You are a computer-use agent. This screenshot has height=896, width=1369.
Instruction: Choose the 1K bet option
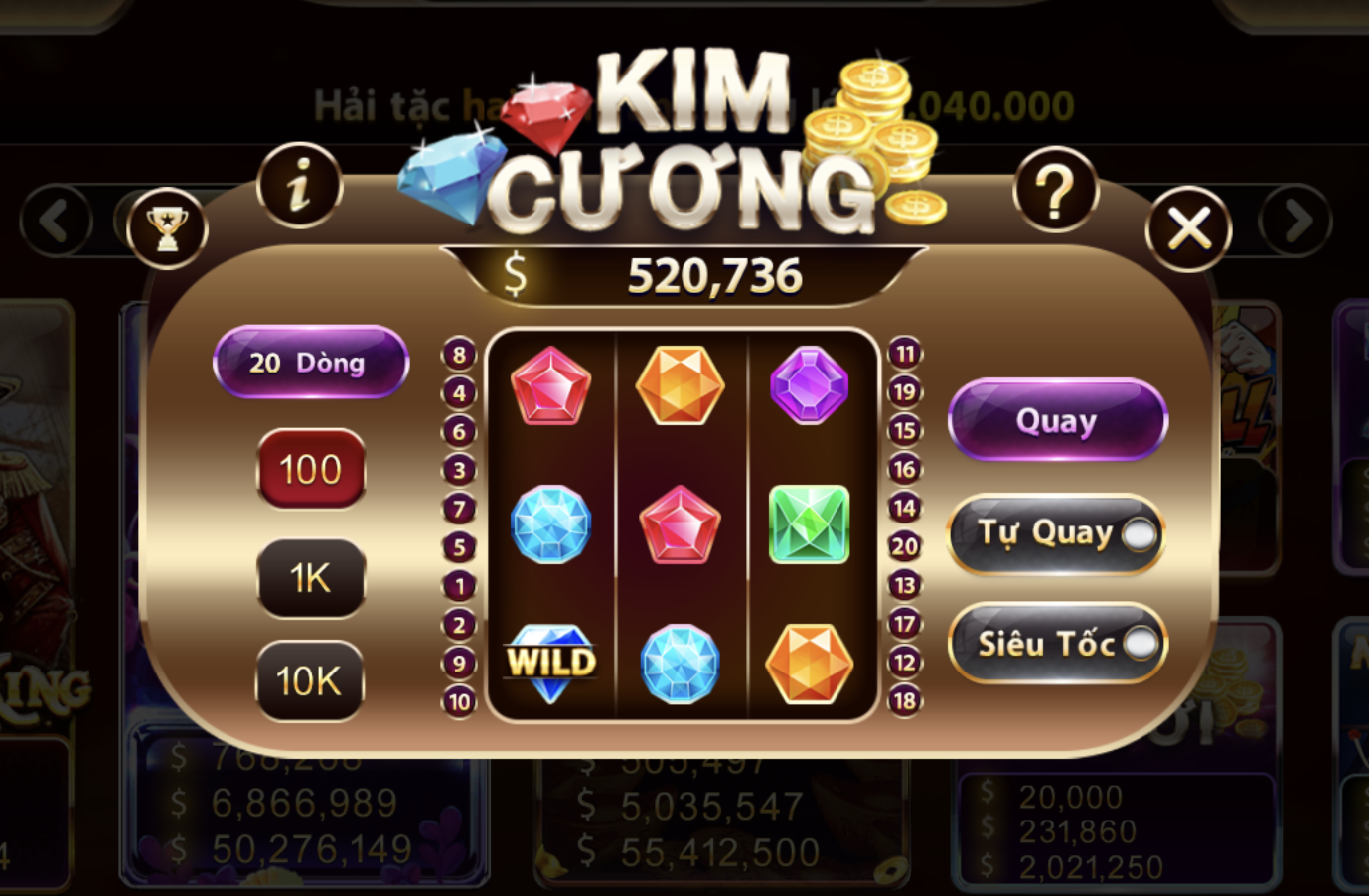309,578
